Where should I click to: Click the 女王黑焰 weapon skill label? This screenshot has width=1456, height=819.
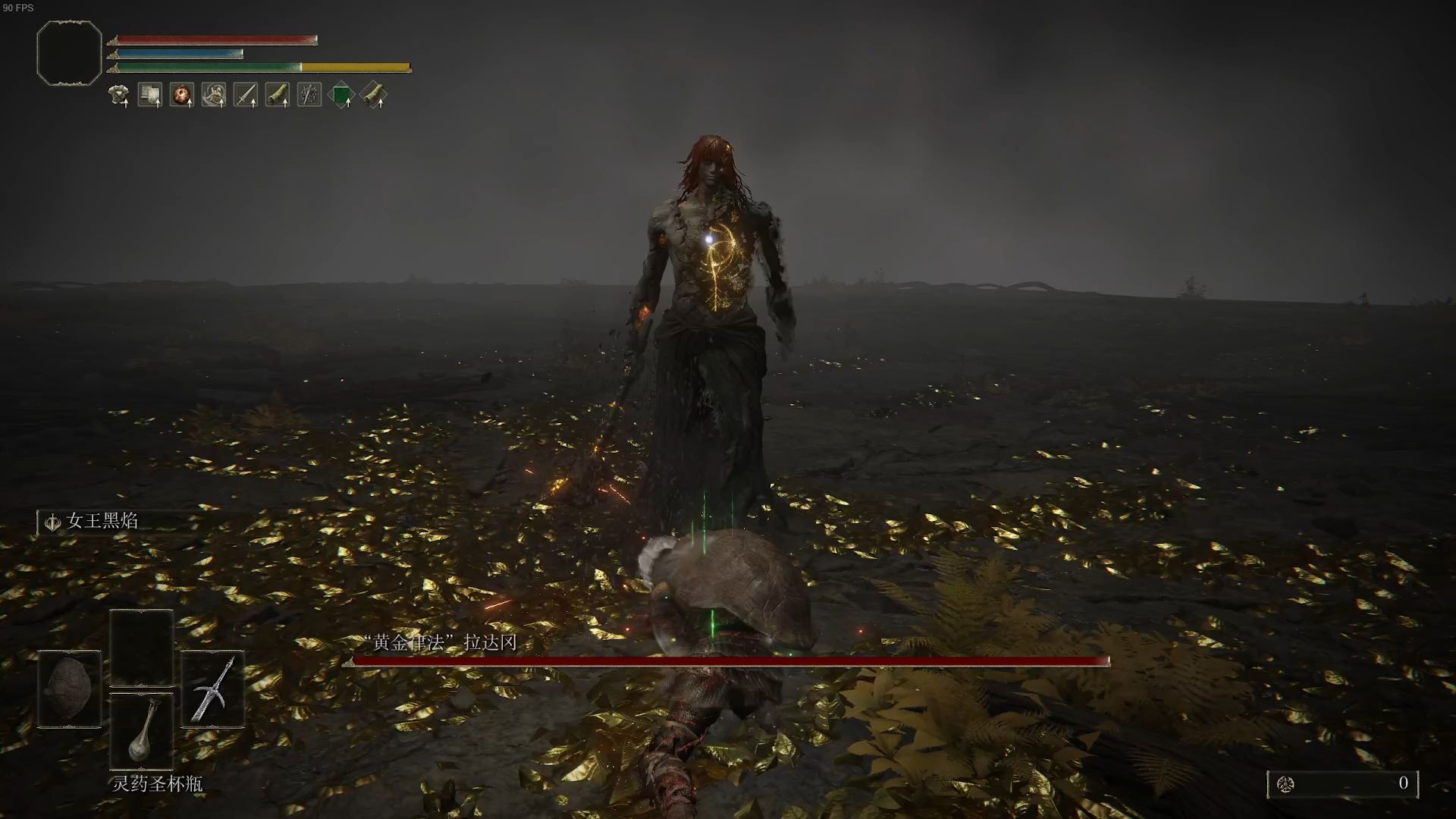pyautogui.click(x=102, y=521)
